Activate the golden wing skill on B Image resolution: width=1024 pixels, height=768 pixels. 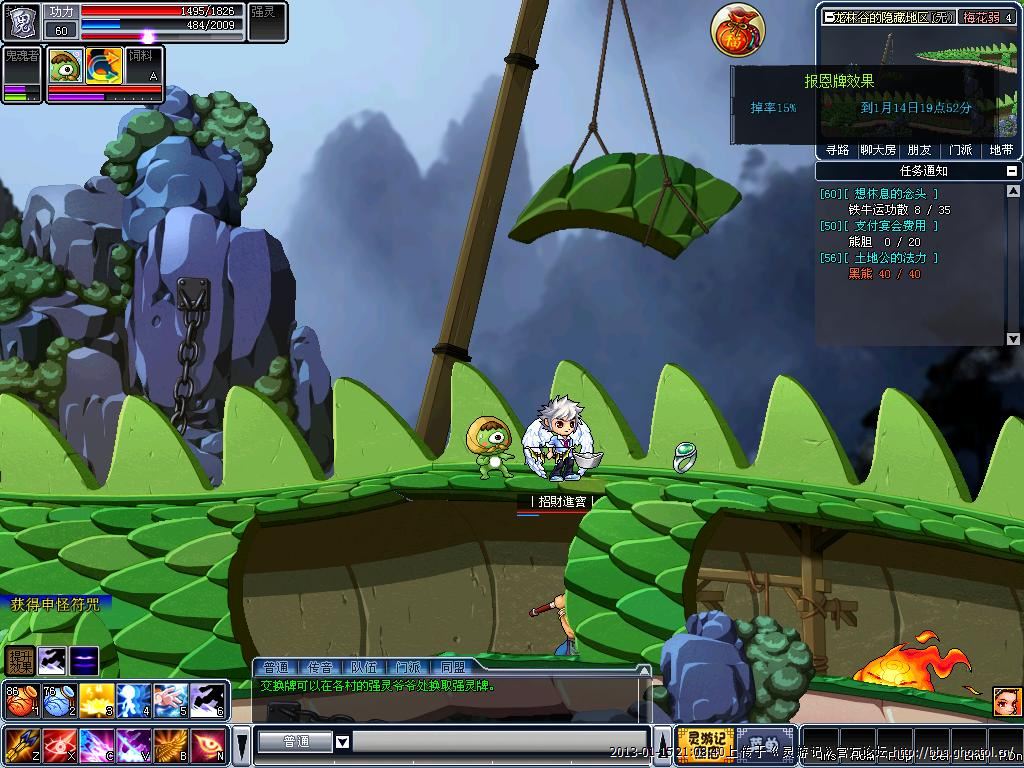(x=170, y=745)
